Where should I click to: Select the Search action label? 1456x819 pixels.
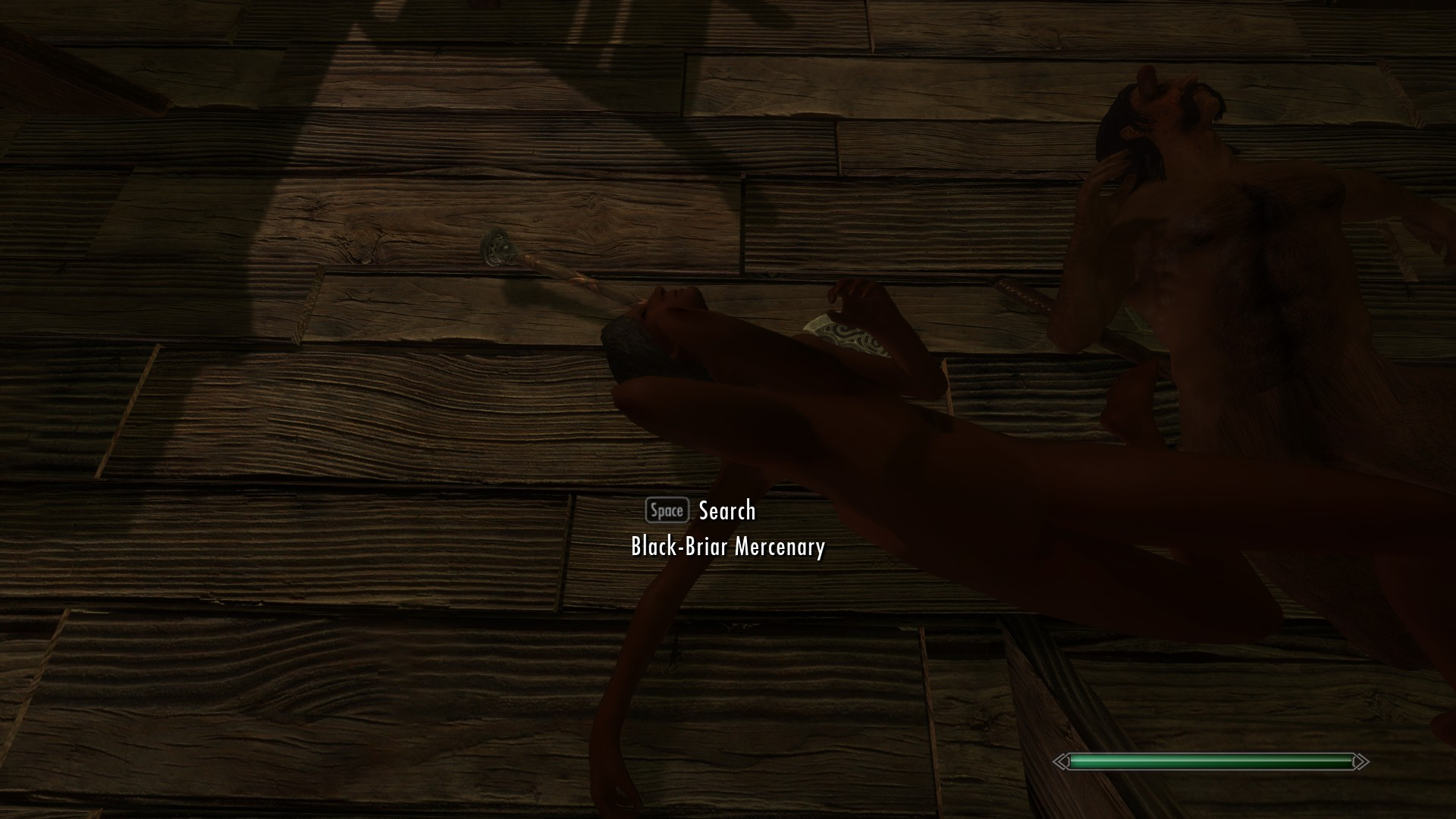point(725,511)
